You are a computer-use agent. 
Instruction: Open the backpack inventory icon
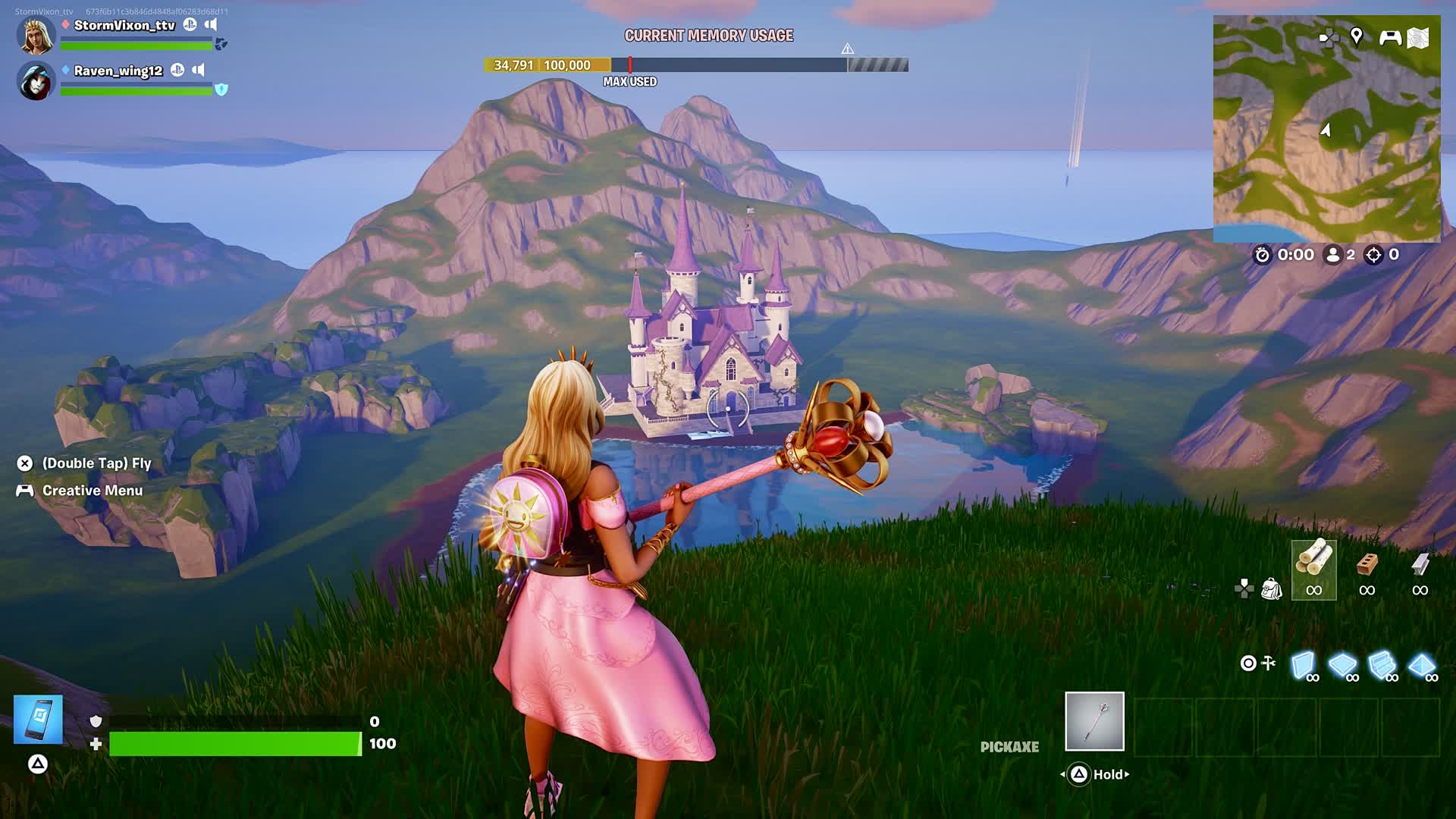pos(1271,588)
